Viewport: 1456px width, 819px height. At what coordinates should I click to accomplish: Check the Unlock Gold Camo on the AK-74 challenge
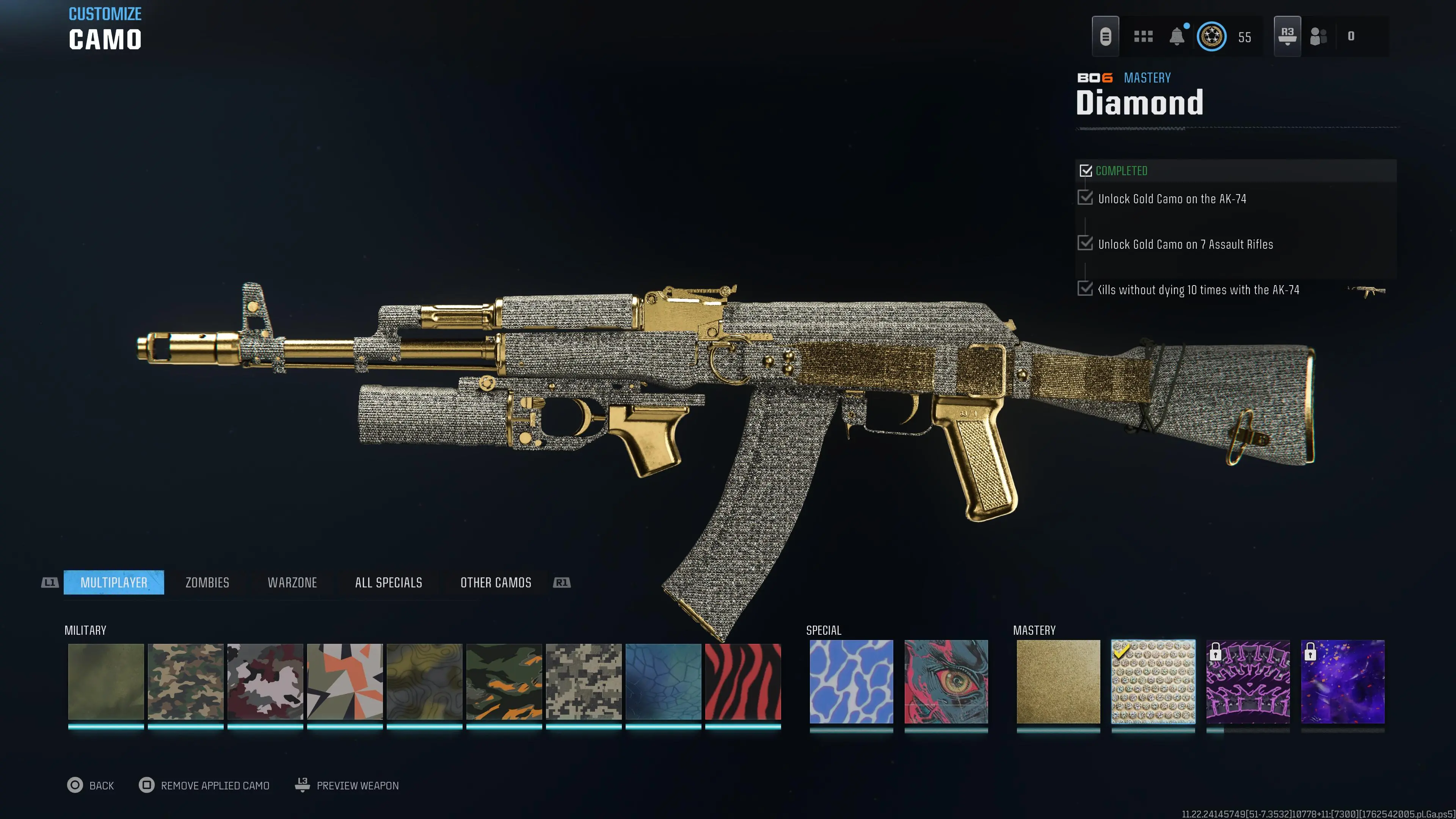pos(1086,198)
